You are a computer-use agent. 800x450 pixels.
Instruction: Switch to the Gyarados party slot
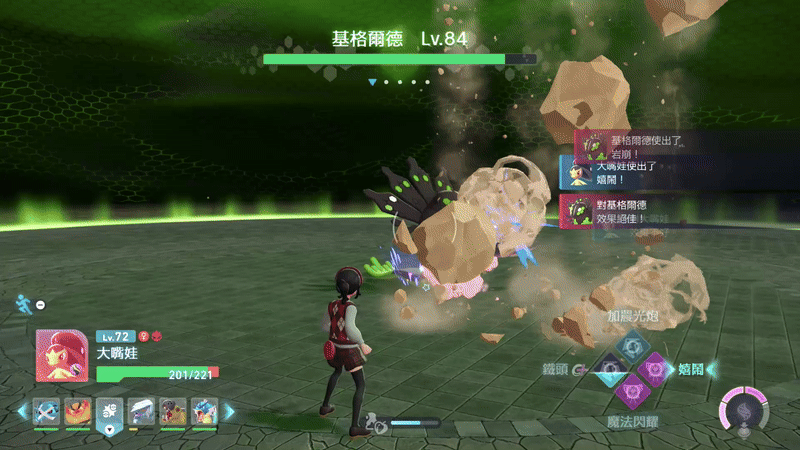(204, 411)
